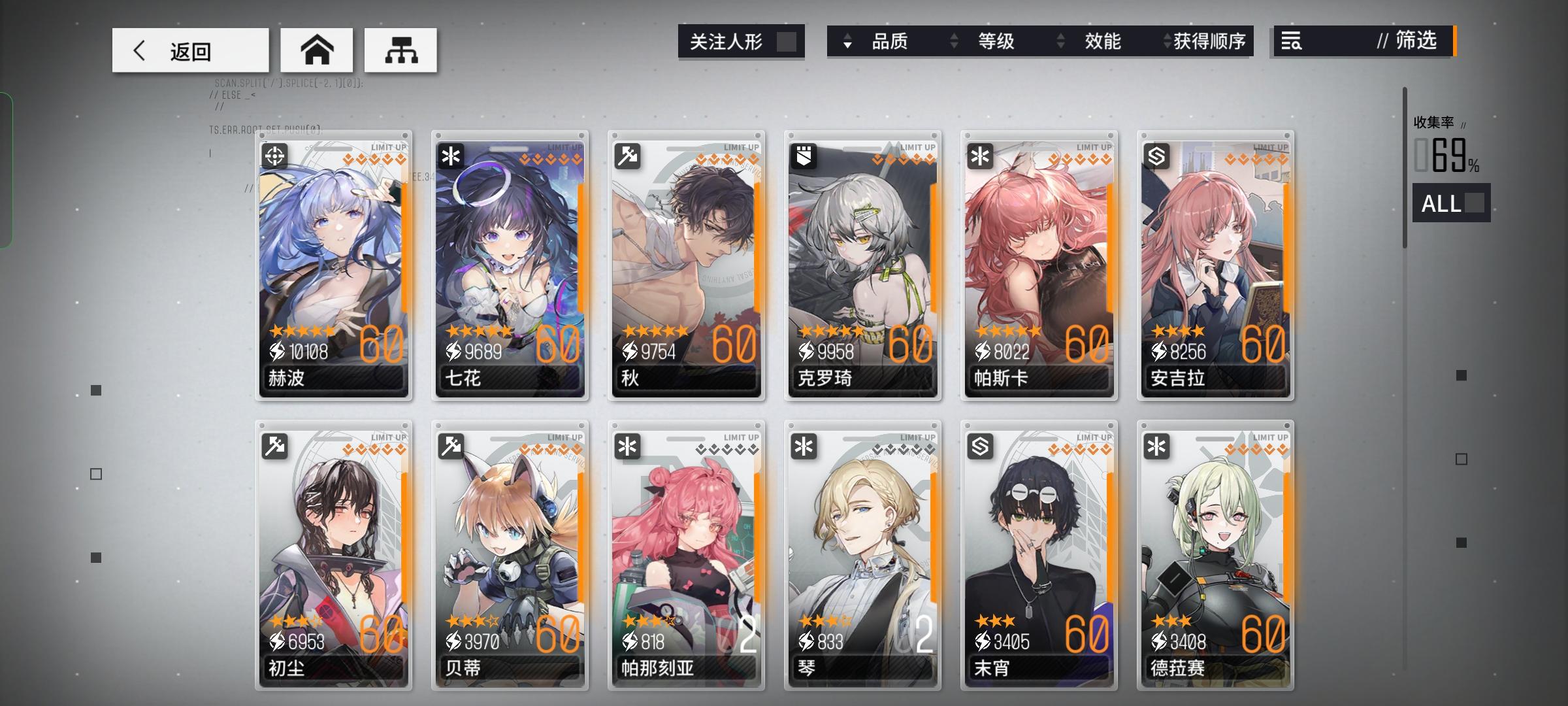Click the shield class icon on 克罗琦's card
1568x706 pixels.
[804, 157]
